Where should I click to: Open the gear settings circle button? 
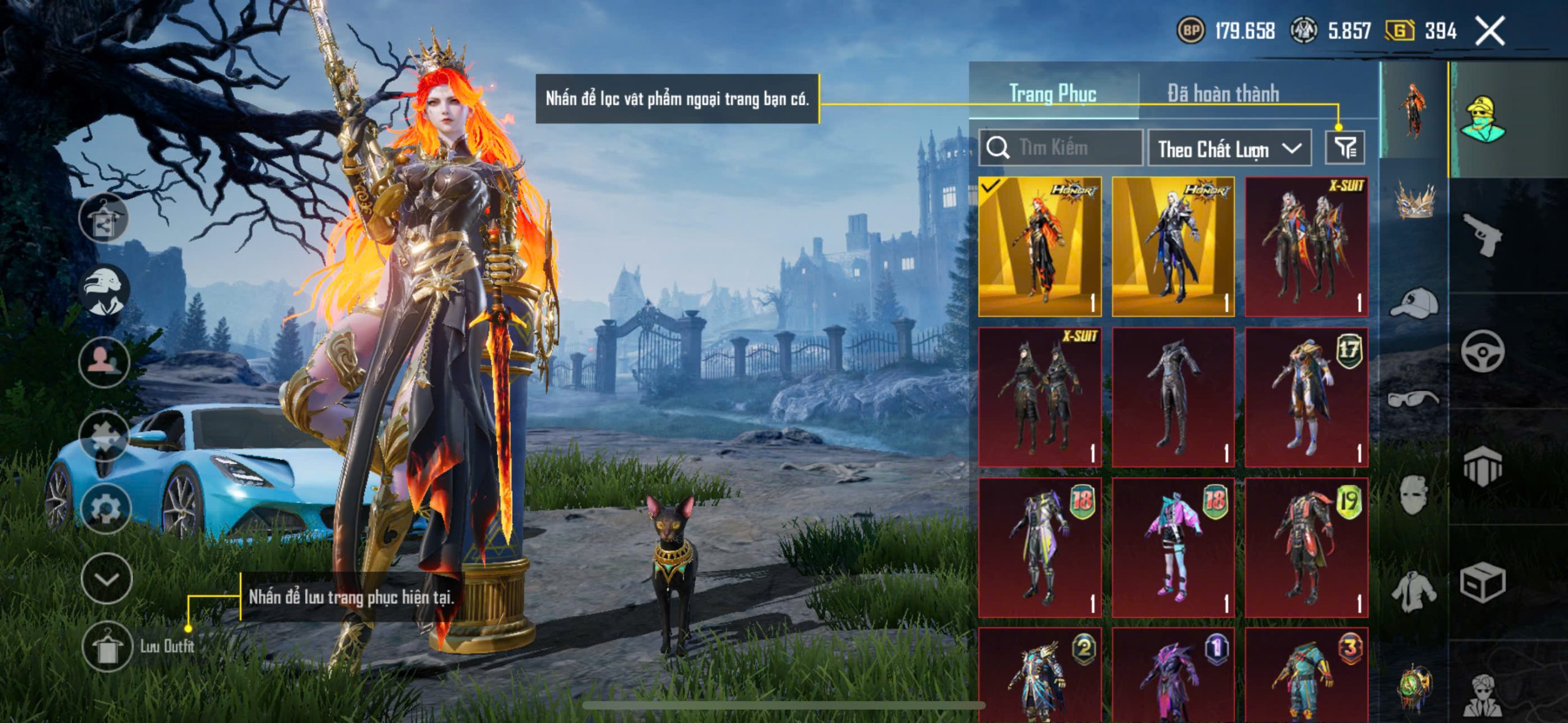105,508
